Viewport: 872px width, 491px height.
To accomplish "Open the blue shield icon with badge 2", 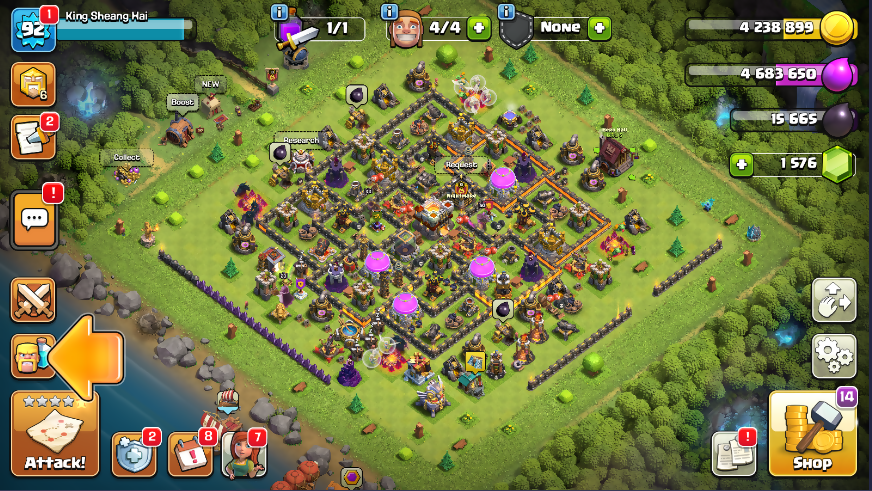I will 133,454.
